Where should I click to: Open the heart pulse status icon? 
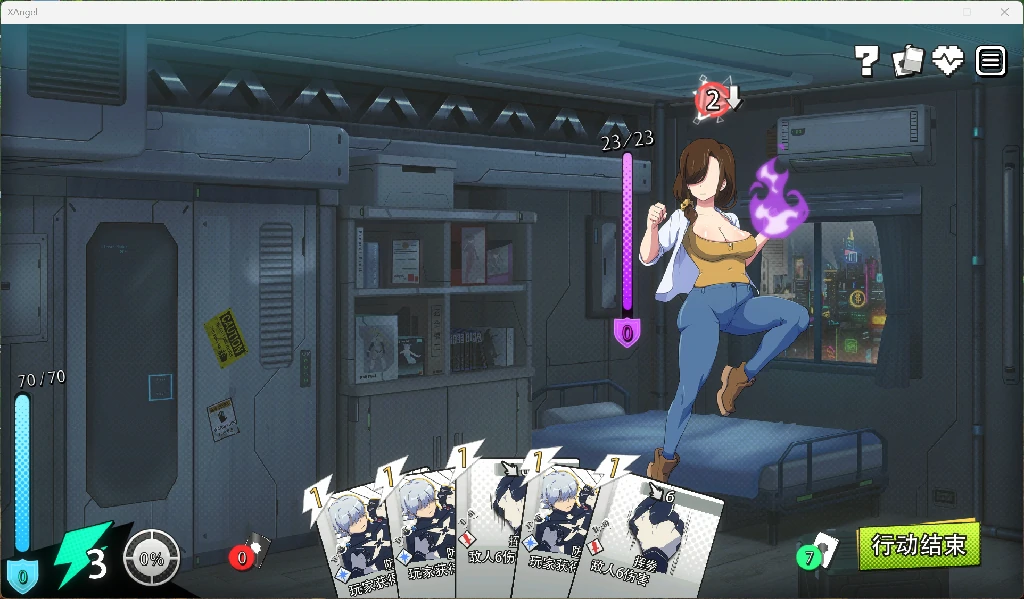pos(948,61)
